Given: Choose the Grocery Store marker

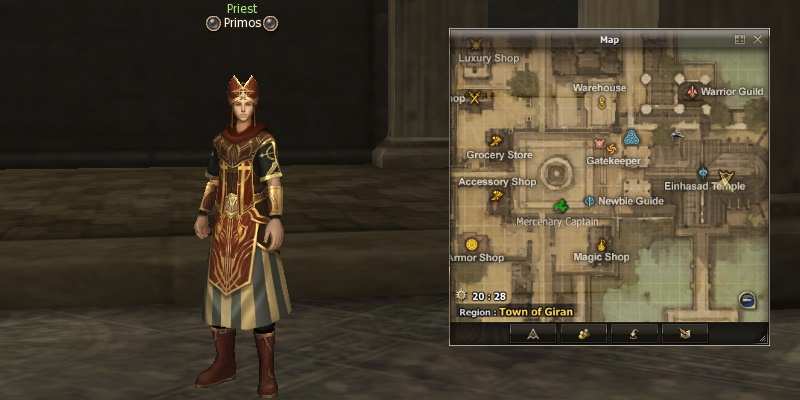Looking at the screenshot, I should tap(495, 140).
